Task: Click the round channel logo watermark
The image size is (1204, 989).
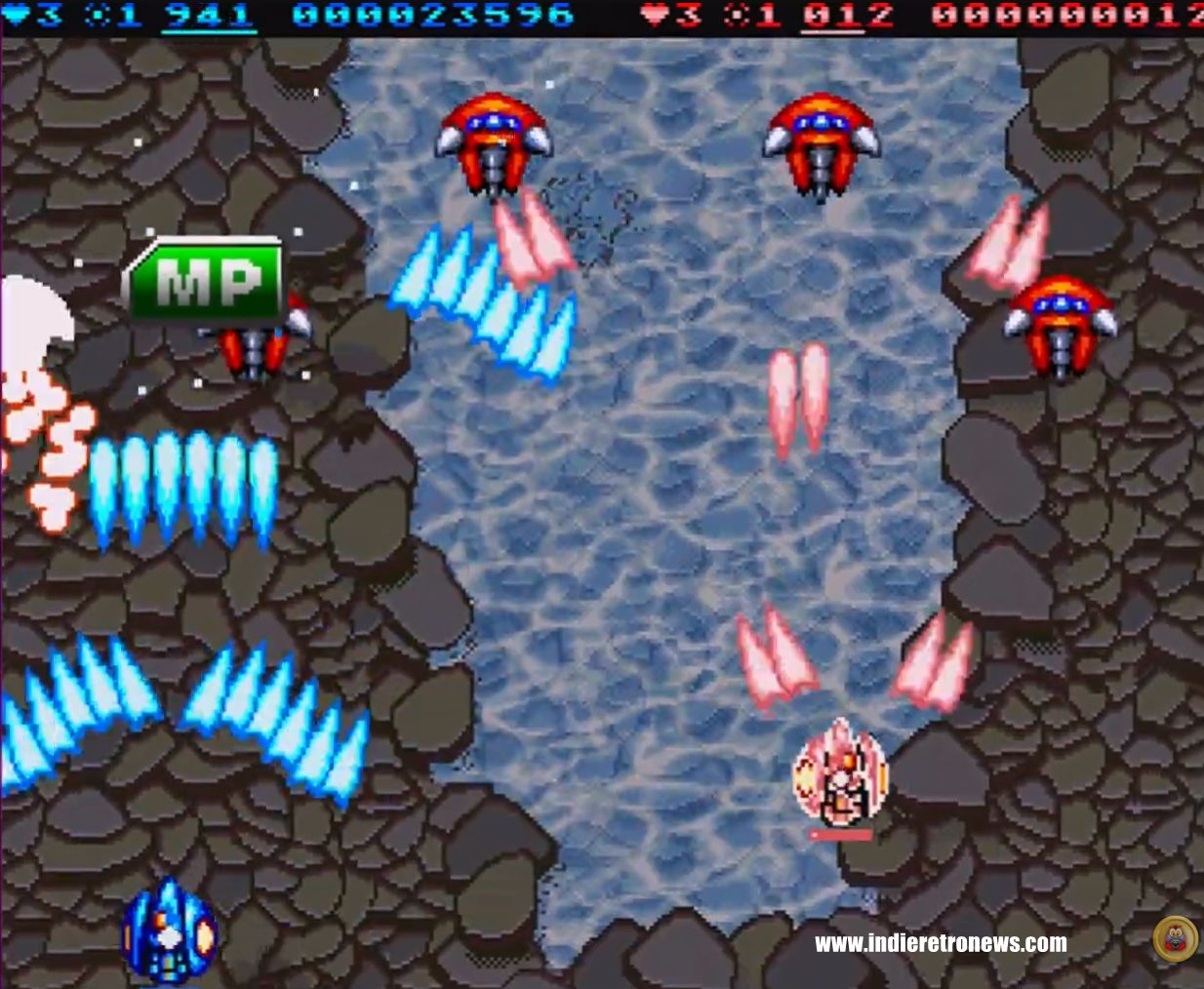Action: coord(1174,939)
